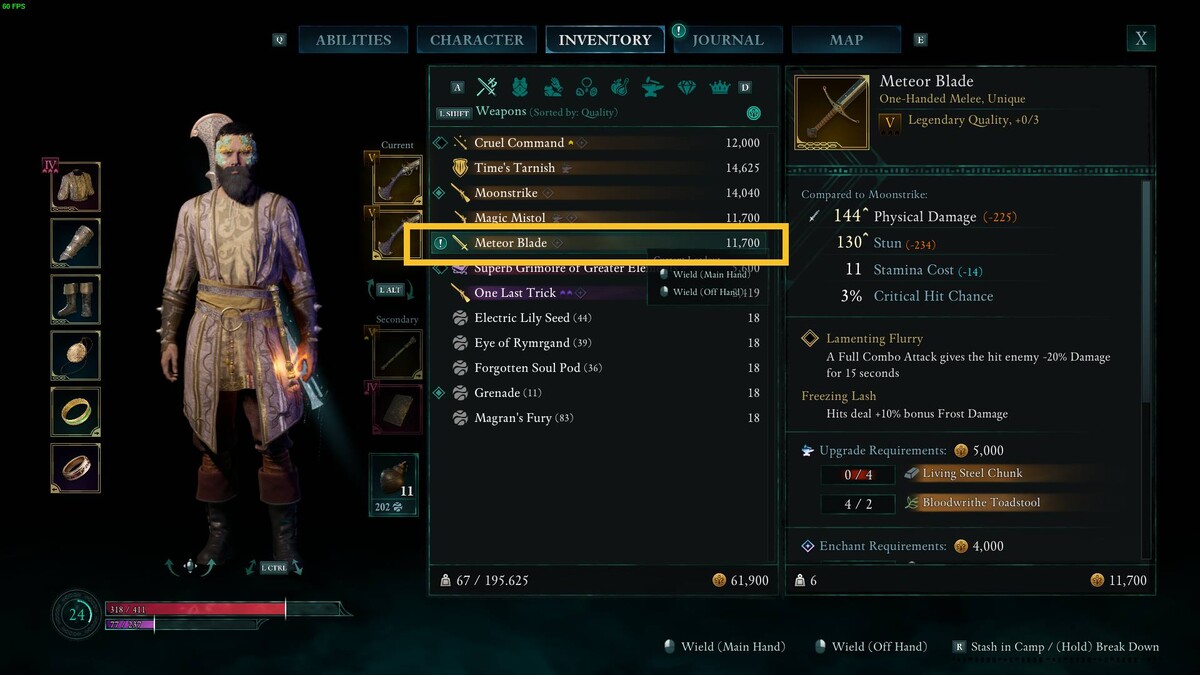Open the Map tab
Image resolution: width=1200 pixels, height=675 pixels.
(x=846, y=40)
